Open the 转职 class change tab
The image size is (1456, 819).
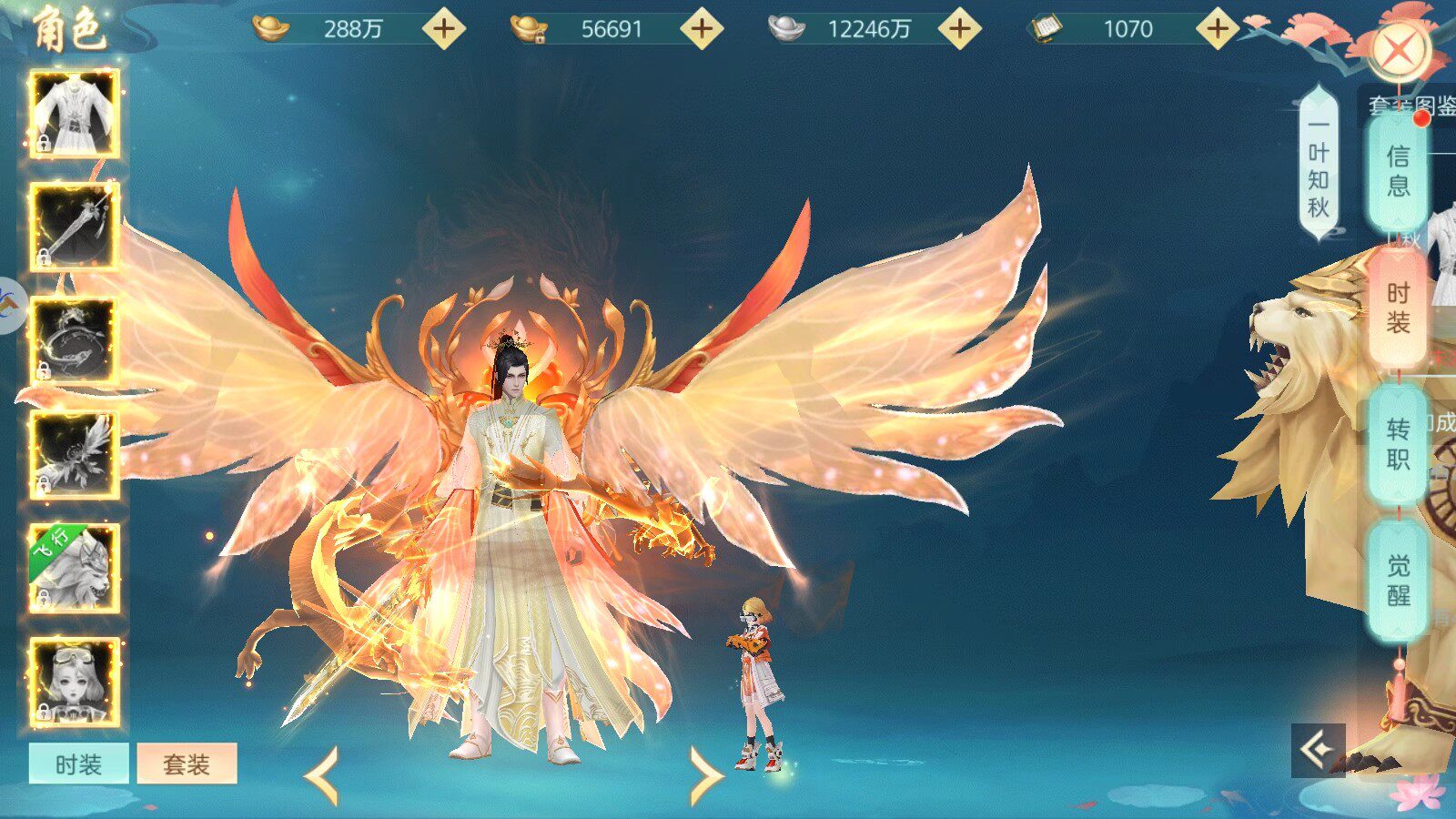[x=1398, y=444]
